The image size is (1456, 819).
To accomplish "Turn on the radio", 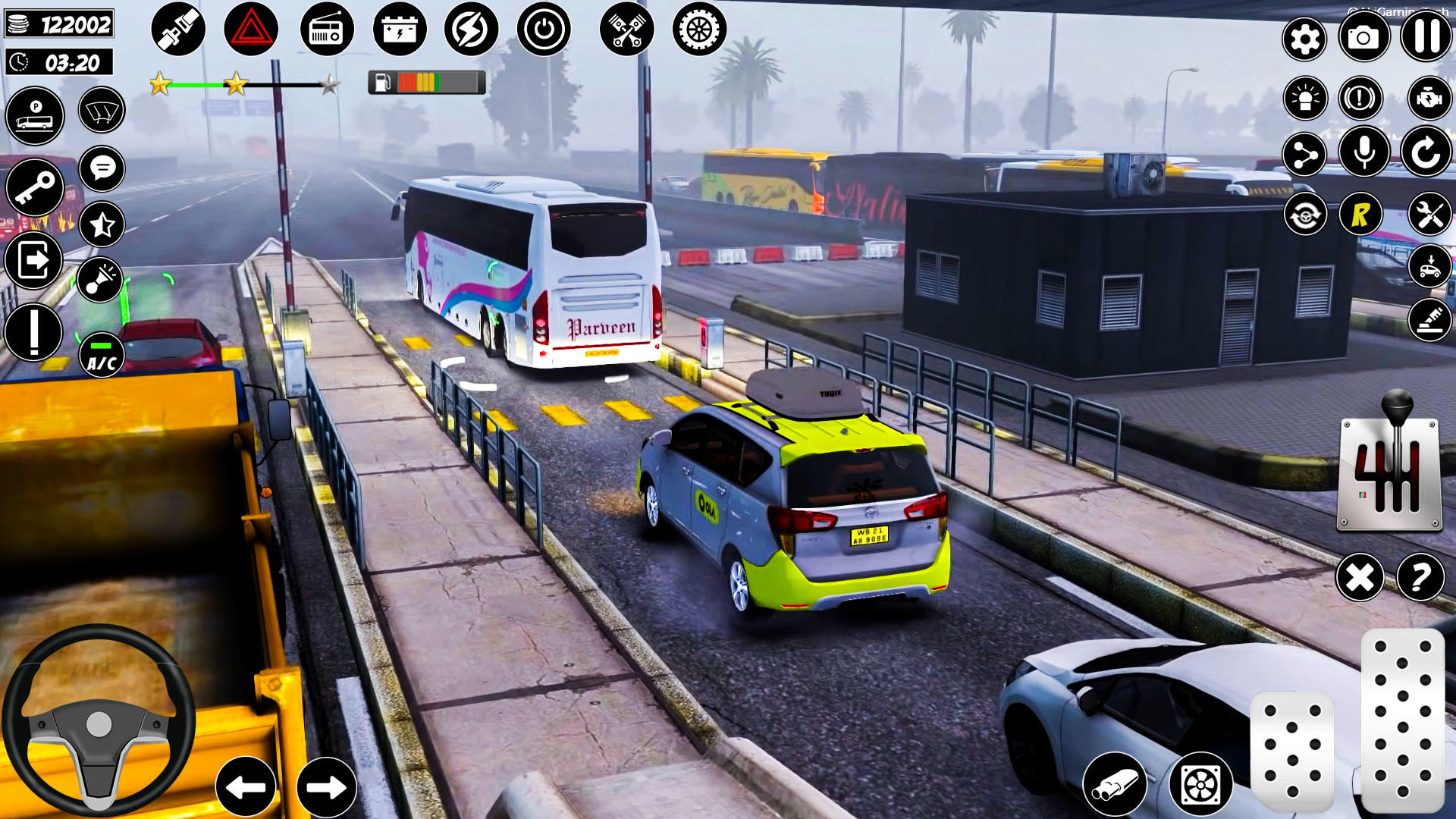I will pos(326,28).
